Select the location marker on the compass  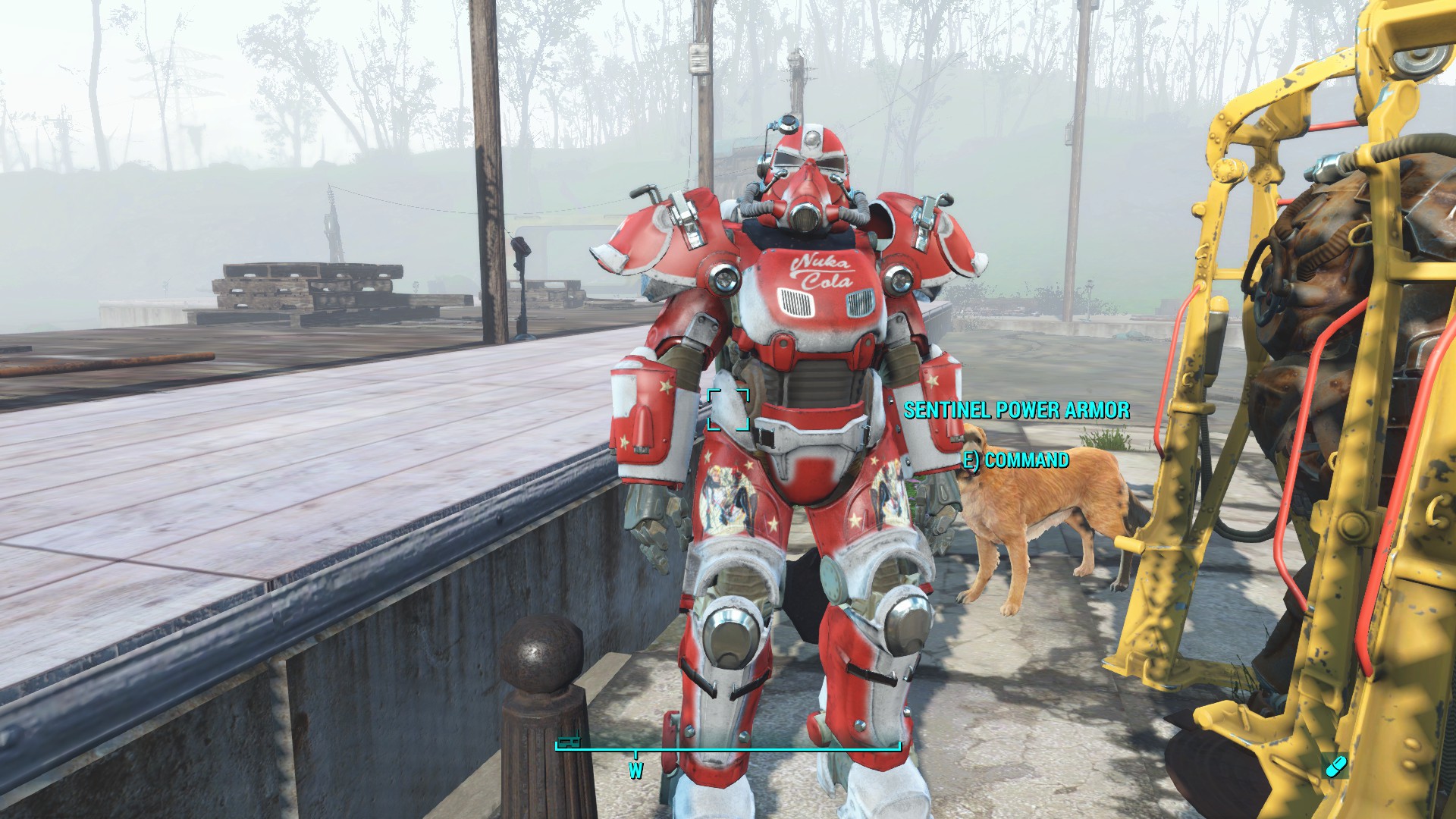[x=569, y=741]
